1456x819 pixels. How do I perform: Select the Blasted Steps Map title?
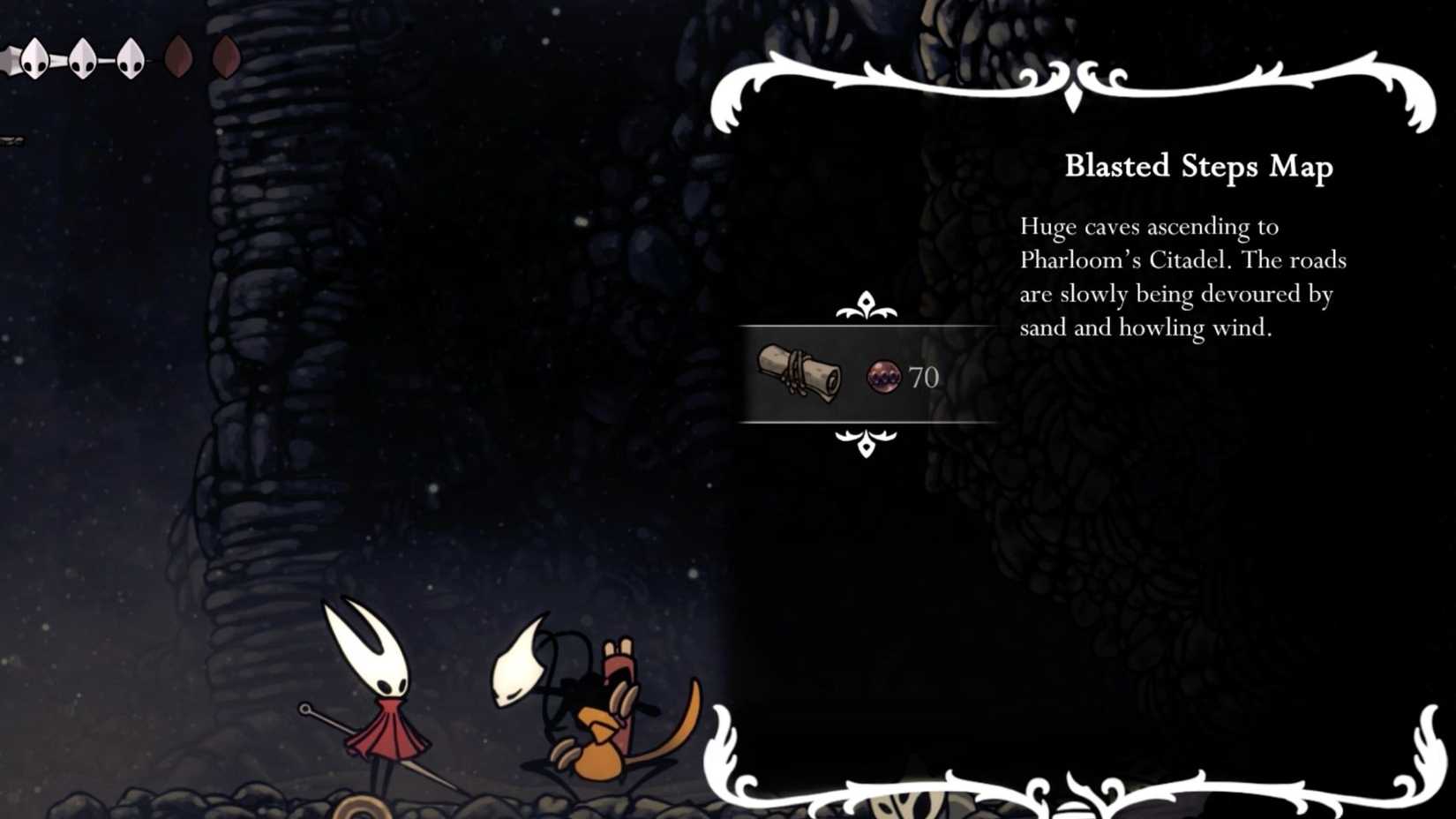[x=1198, y=167]
